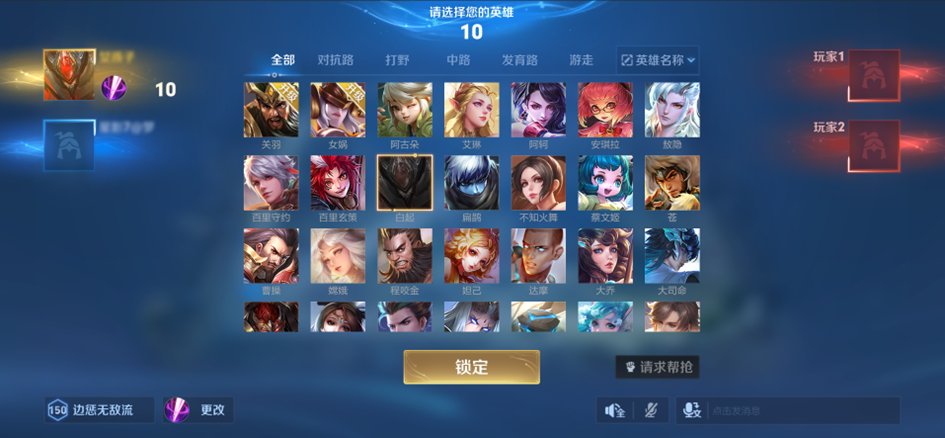Image resolution: width=945 pixels, height=438 pixels.
Task: Filter heroes by 游走 roaming tab
Action: click(x=581, y=60)
